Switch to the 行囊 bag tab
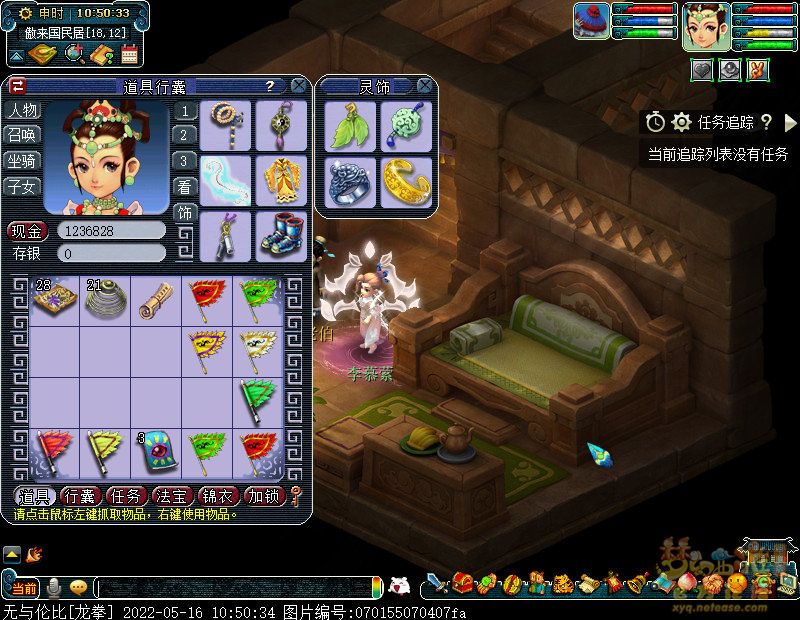800x620 pixels. pyautogui.click(x=80, y=496)
